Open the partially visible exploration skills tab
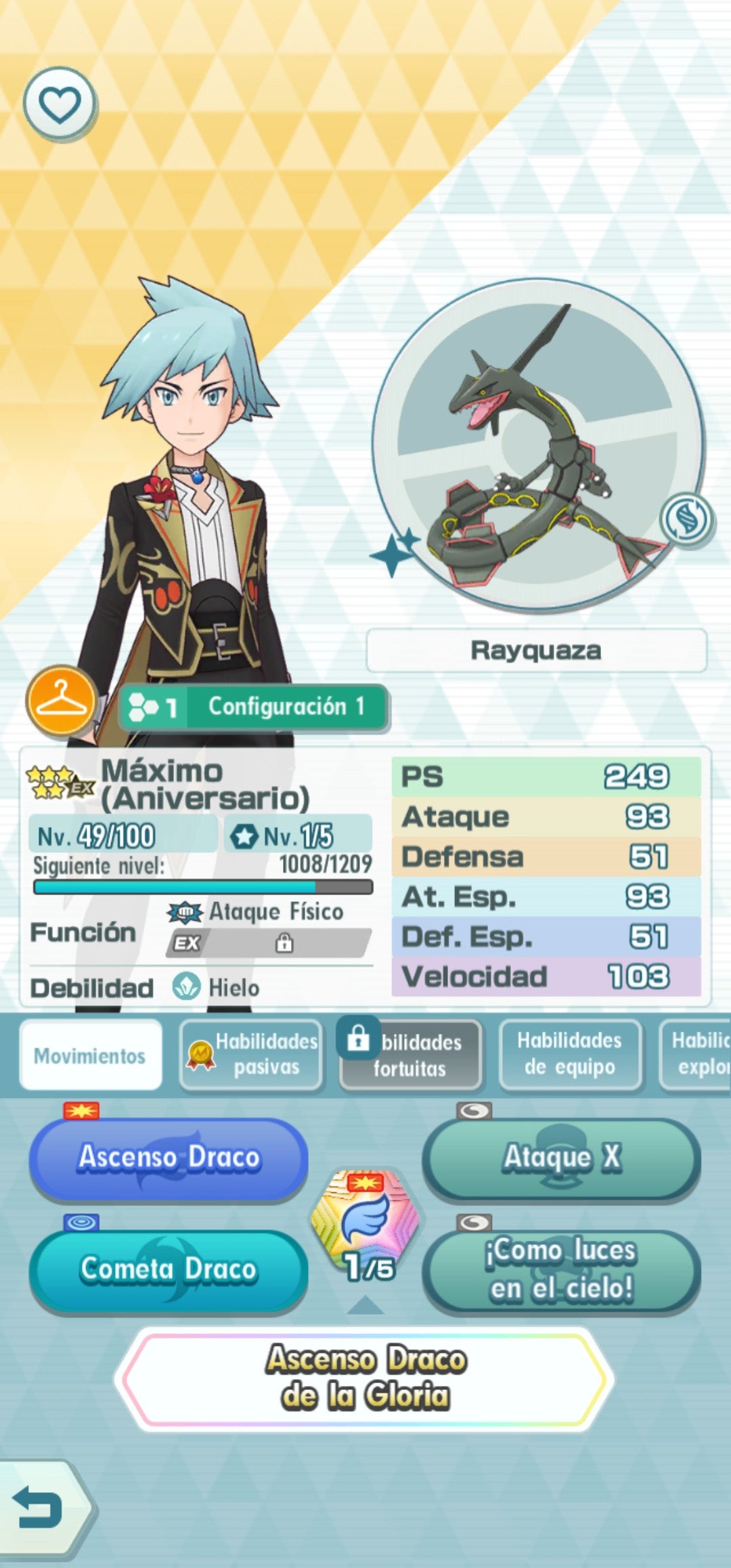 [697, 1055]
